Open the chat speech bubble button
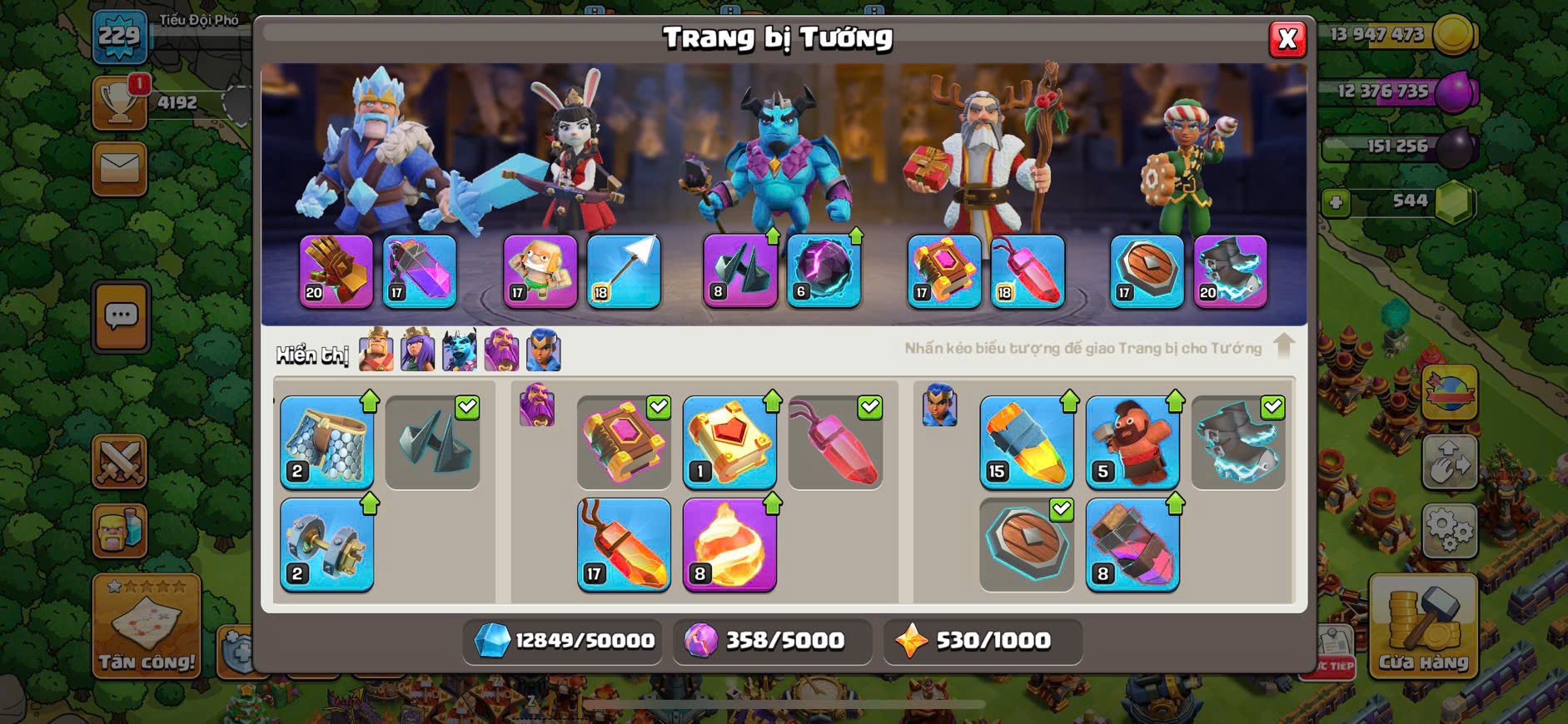Viewport: 1568px width, 724px height. [122, 316]
